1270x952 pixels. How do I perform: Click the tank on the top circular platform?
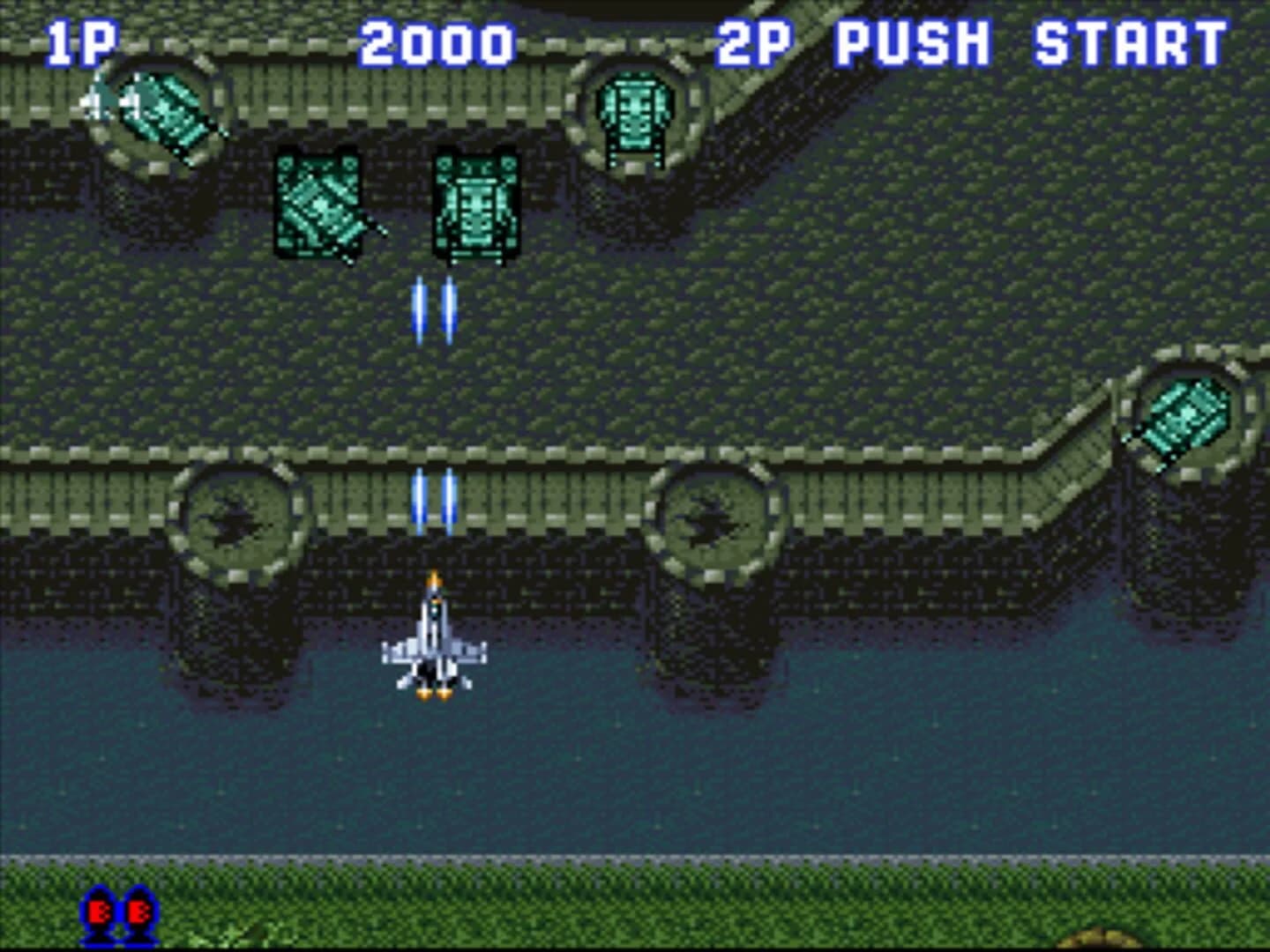pyautogui.click(x=635, y=115)
